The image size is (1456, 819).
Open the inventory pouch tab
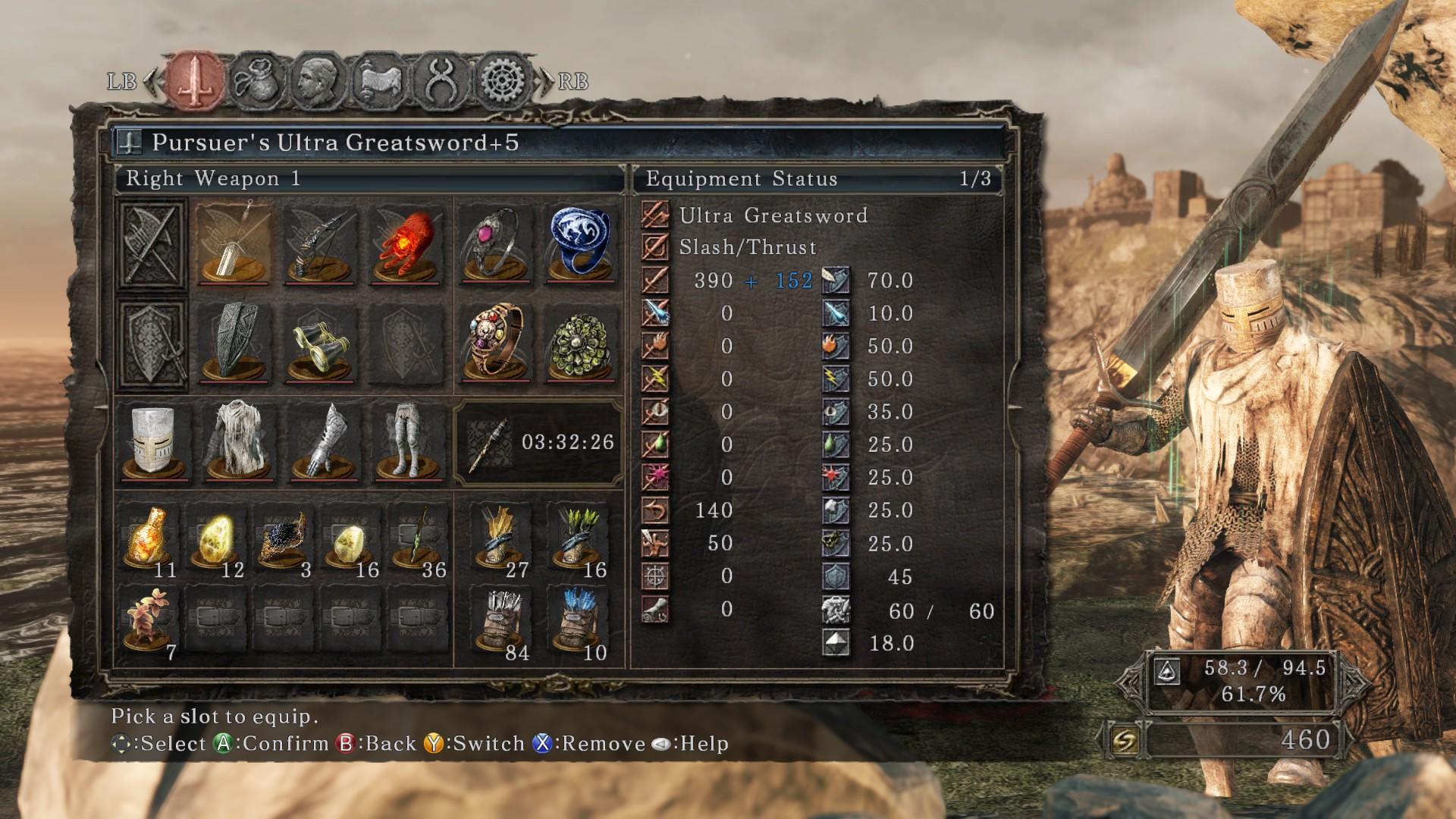(257, 80)
